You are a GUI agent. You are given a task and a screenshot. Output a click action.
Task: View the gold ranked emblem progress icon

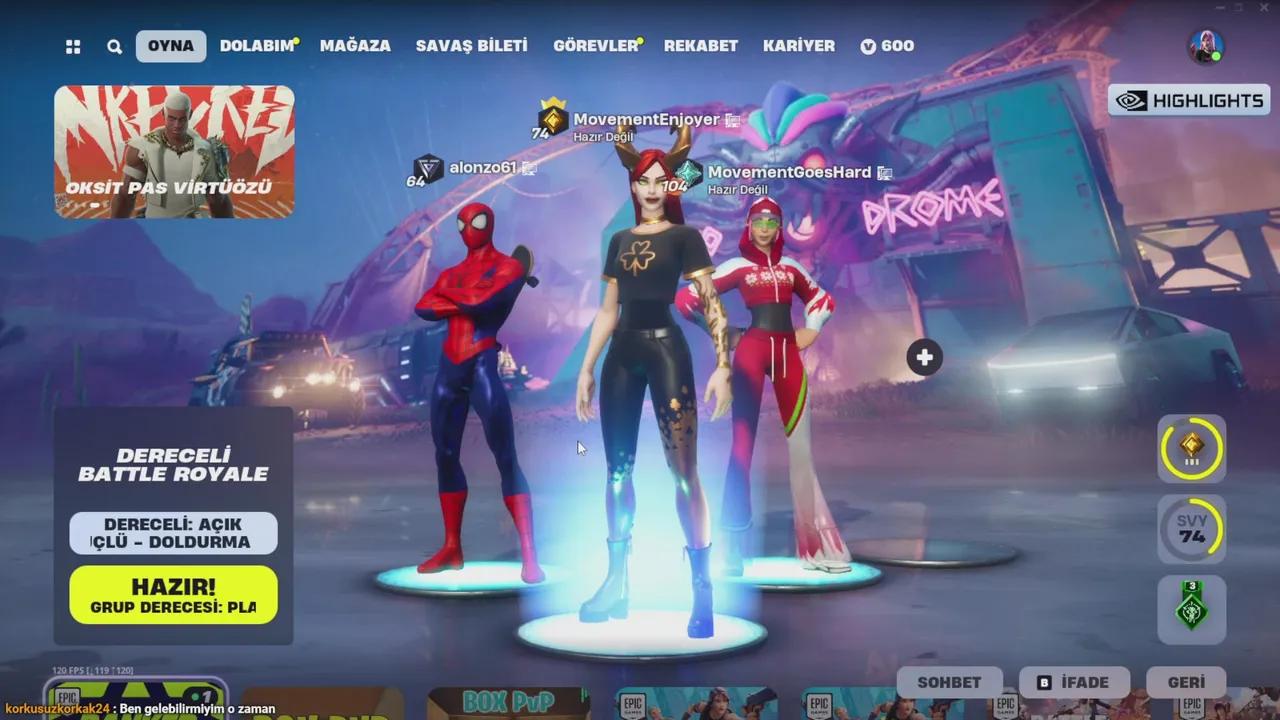point(1191,448)
